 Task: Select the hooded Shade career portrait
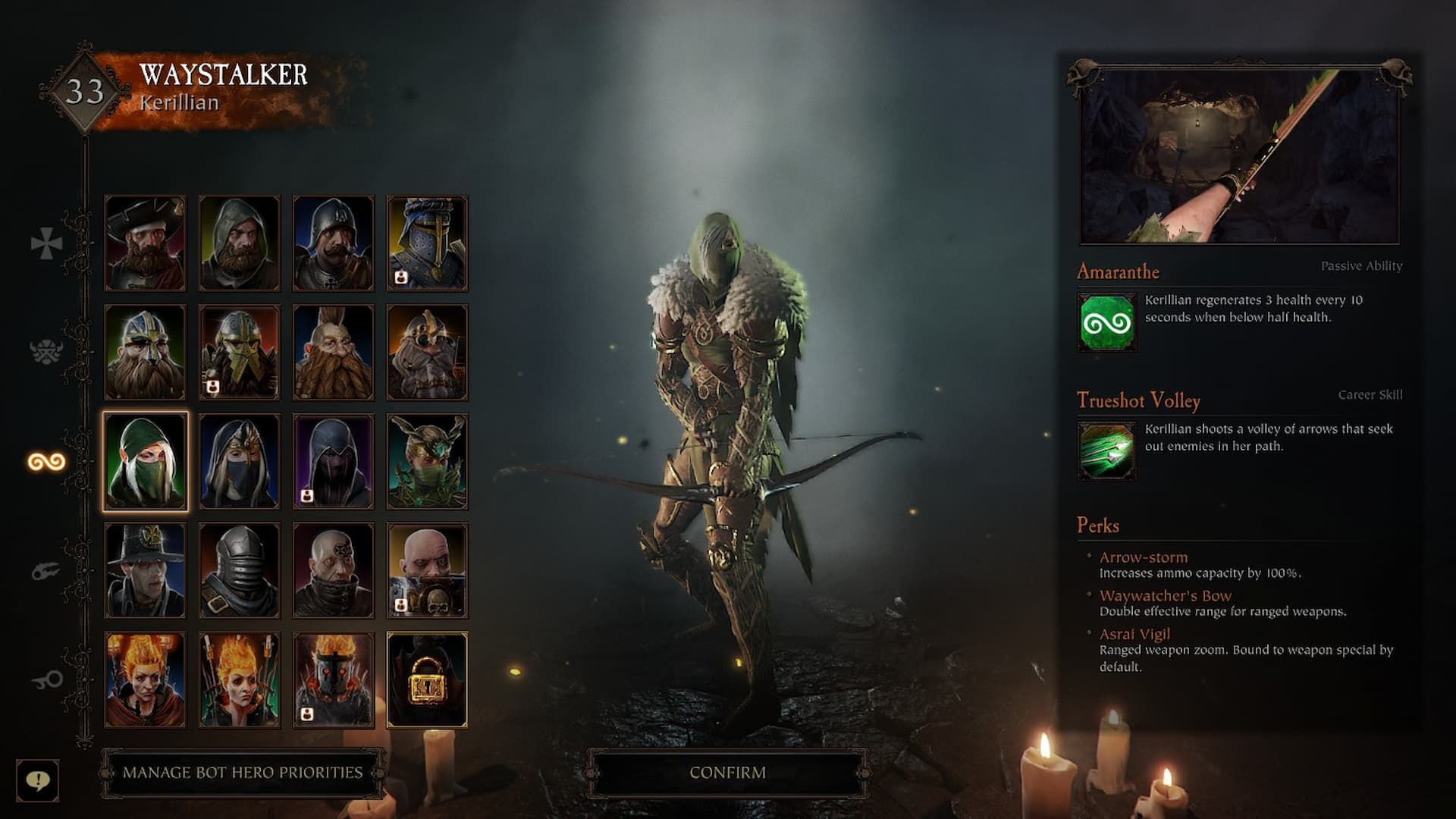333,459
